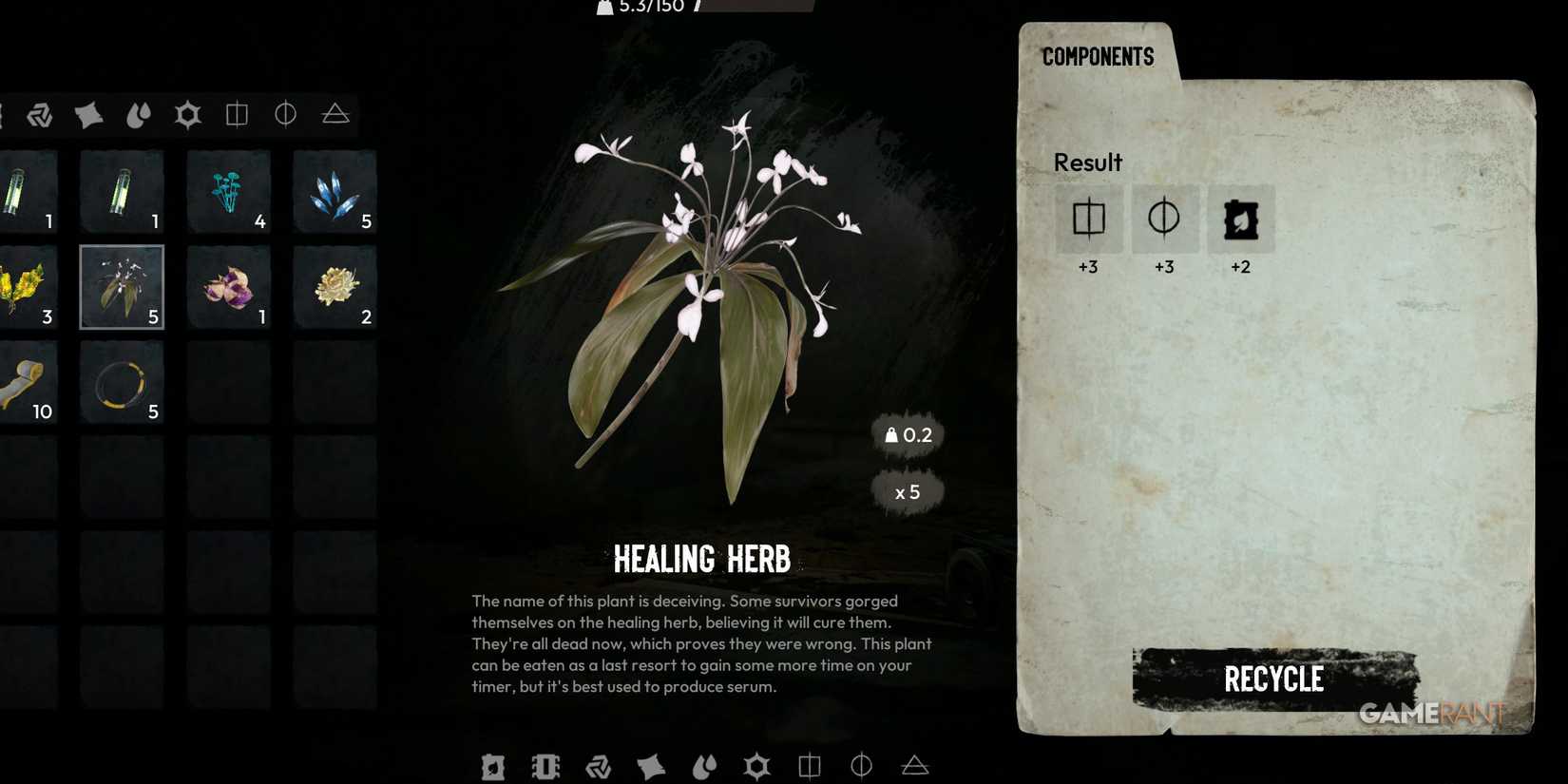Click the triangle filter icon on top bar

pos(335,114)
